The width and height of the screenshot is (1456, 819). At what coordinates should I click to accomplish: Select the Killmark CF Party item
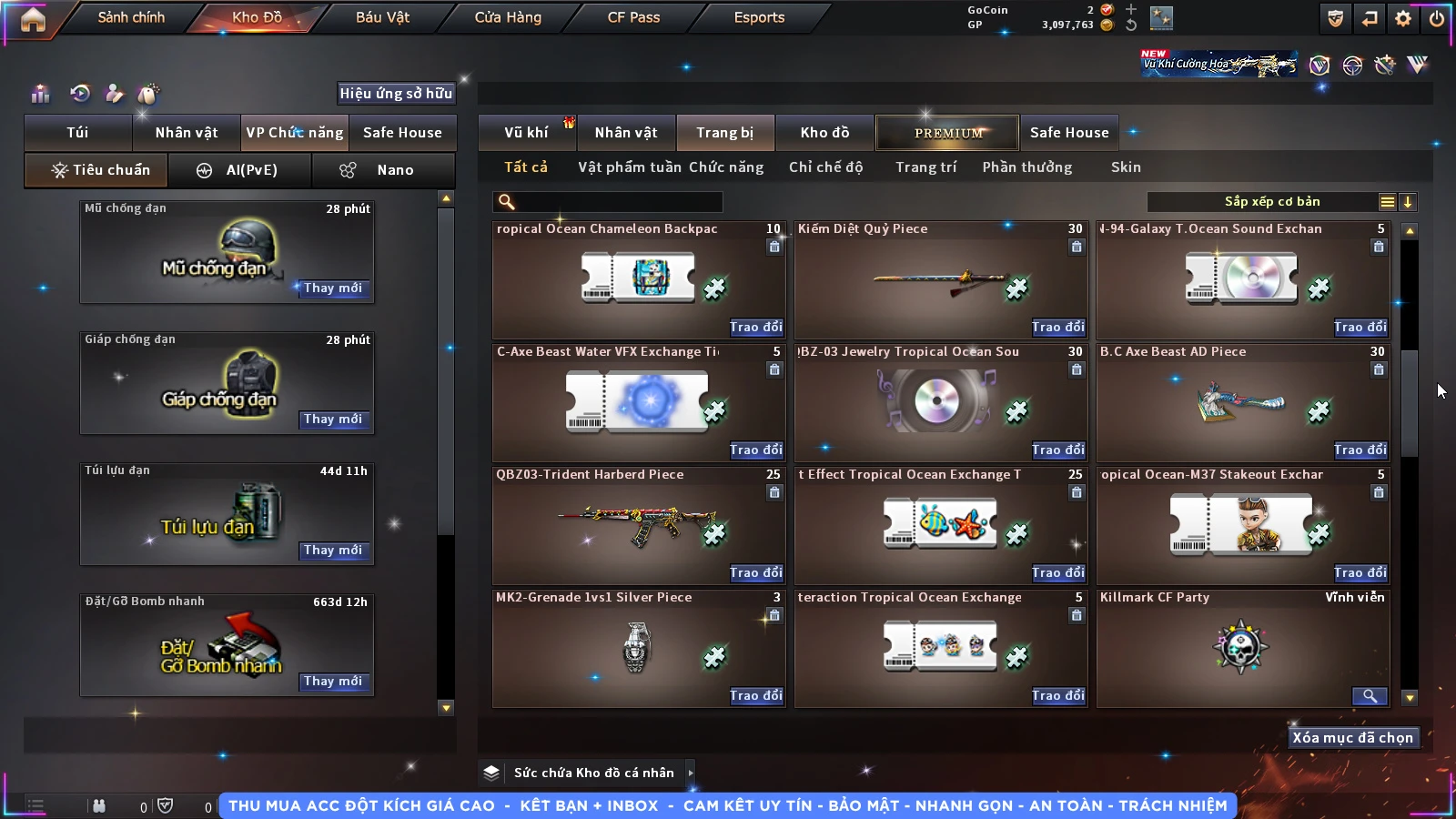[x=1241, y=648]
